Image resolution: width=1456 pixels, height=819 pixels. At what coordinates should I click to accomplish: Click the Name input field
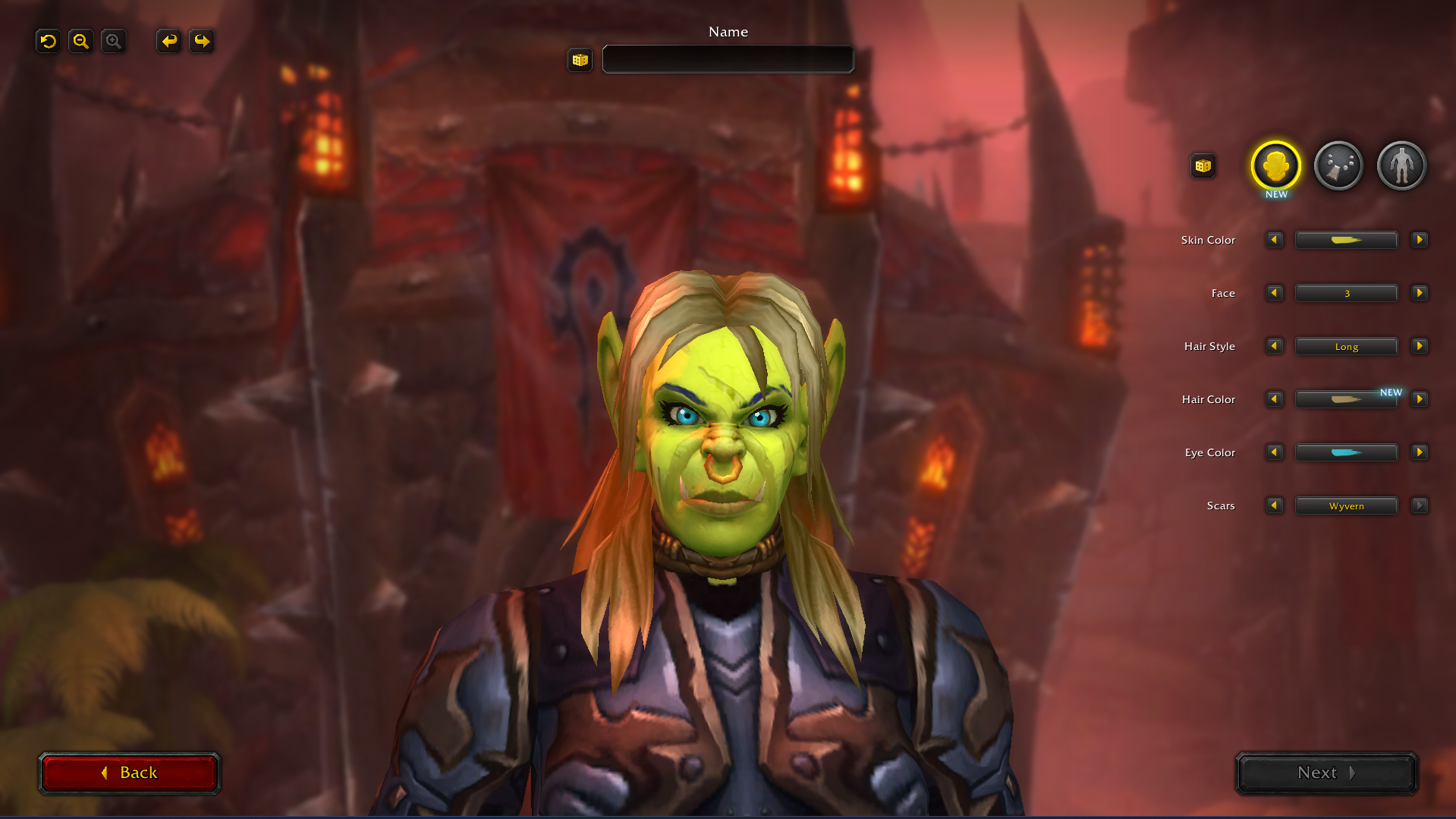(727, 59)
